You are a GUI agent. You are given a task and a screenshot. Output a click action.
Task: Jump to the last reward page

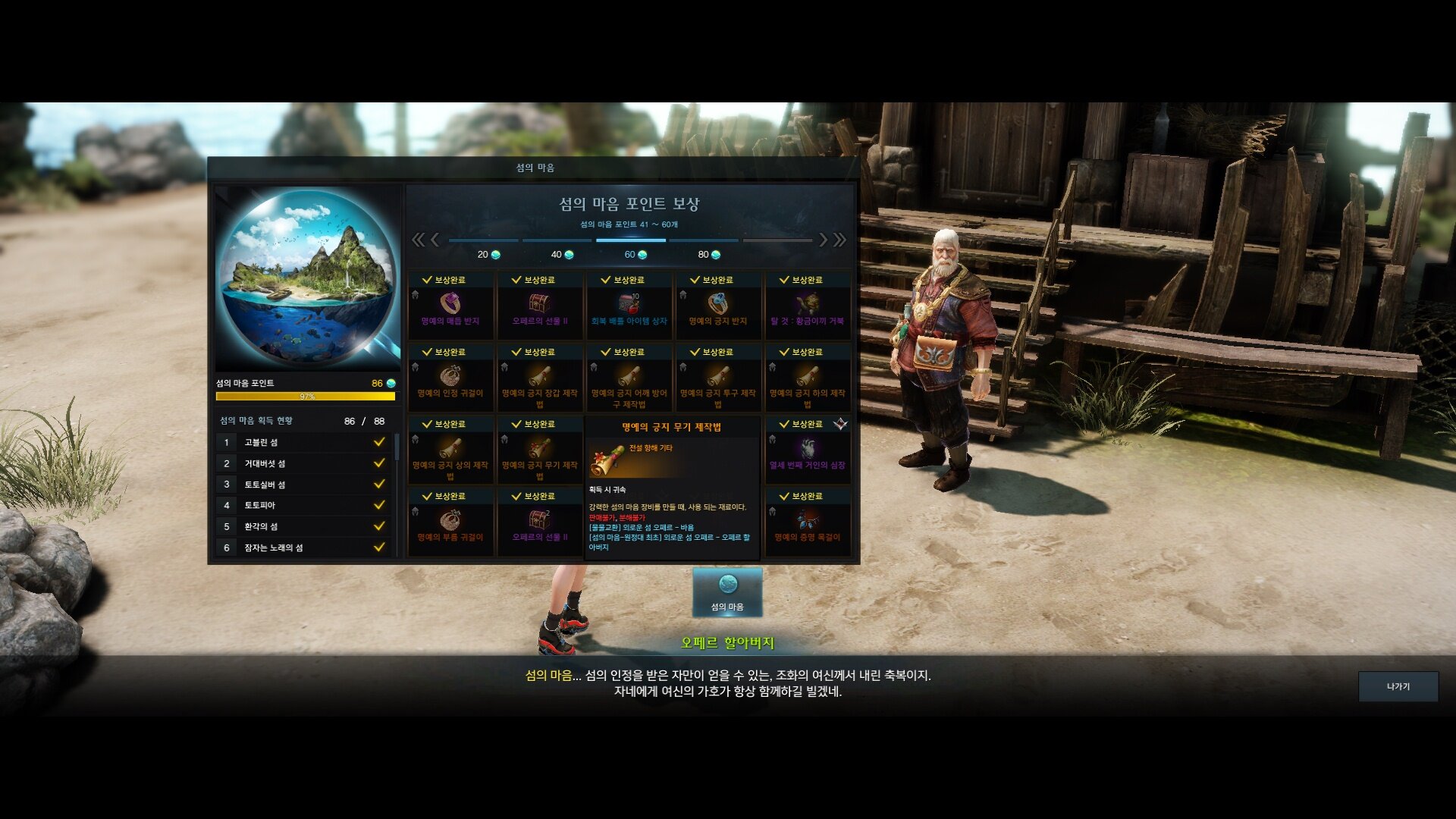click(840, 240)
